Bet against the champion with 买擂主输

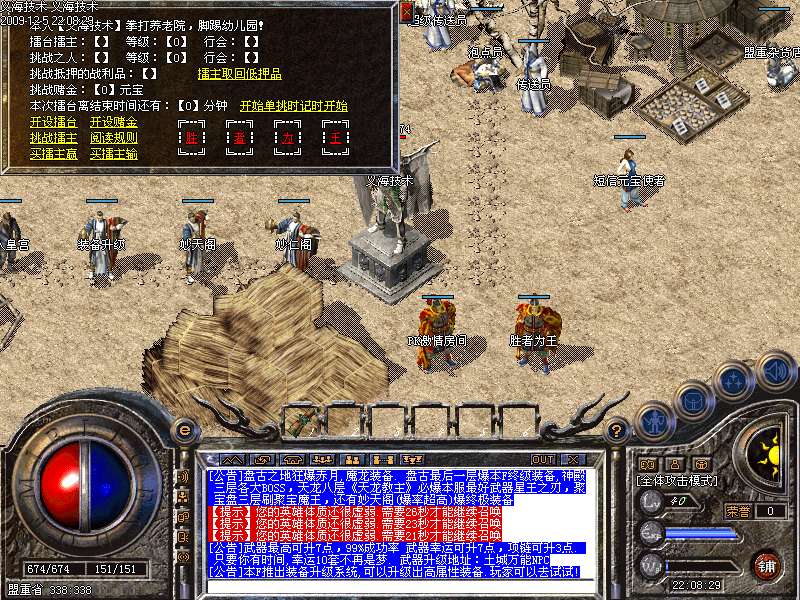pyautogui.click(x=113, y=154)
